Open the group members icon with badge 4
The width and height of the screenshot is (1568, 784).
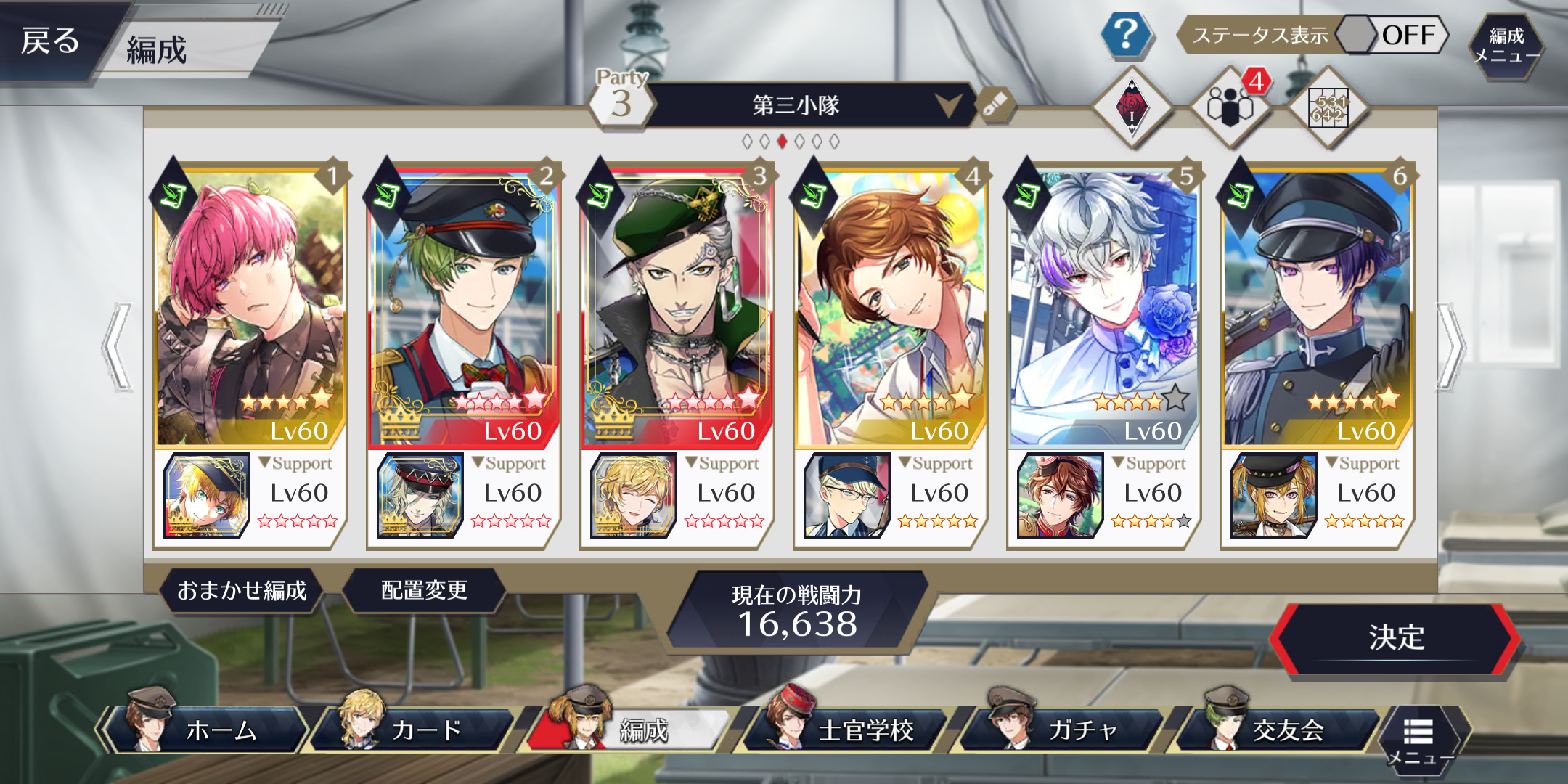tap(1230, 107)
